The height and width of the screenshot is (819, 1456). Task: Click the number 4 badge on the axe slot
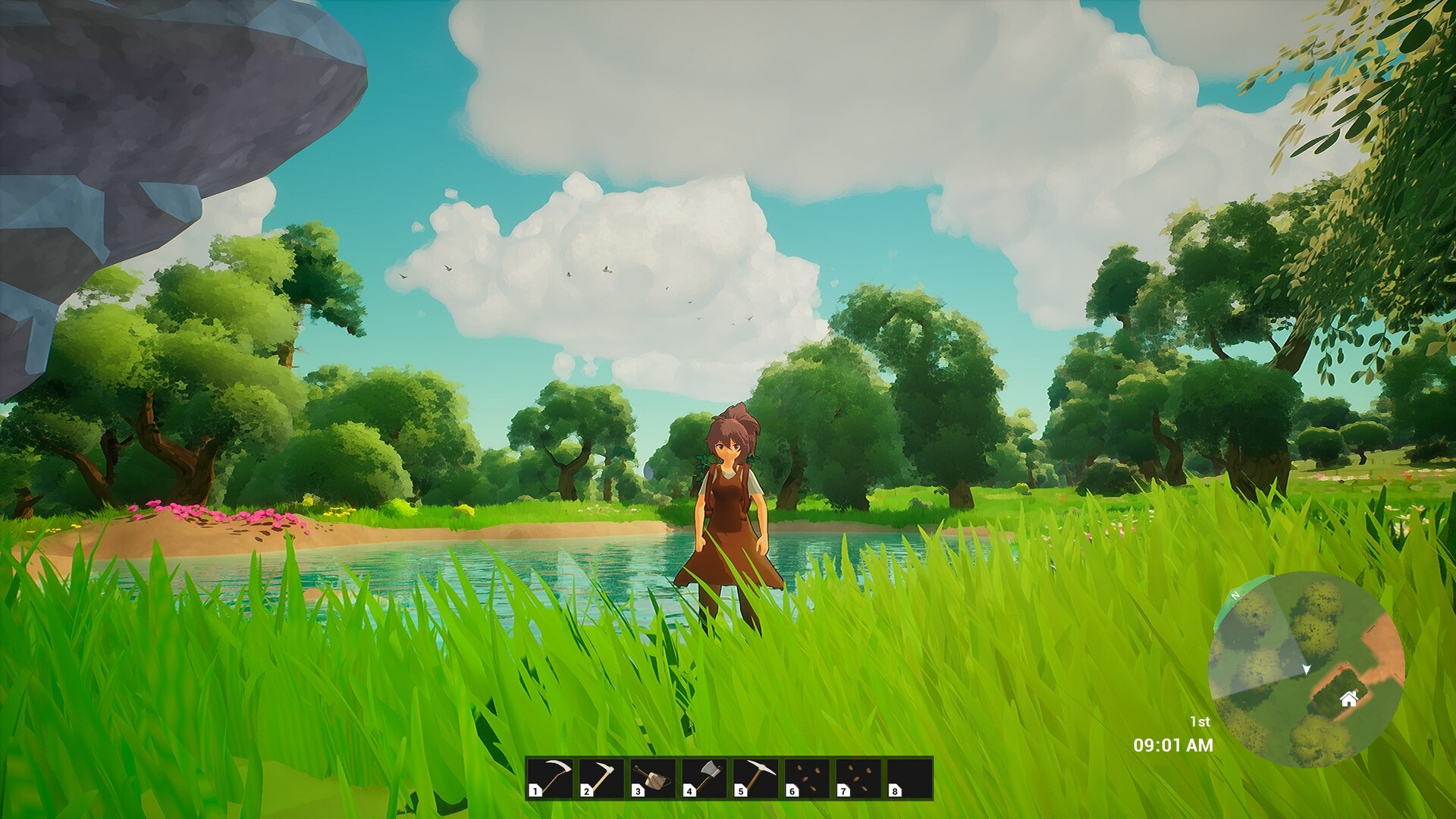(689, 792)
